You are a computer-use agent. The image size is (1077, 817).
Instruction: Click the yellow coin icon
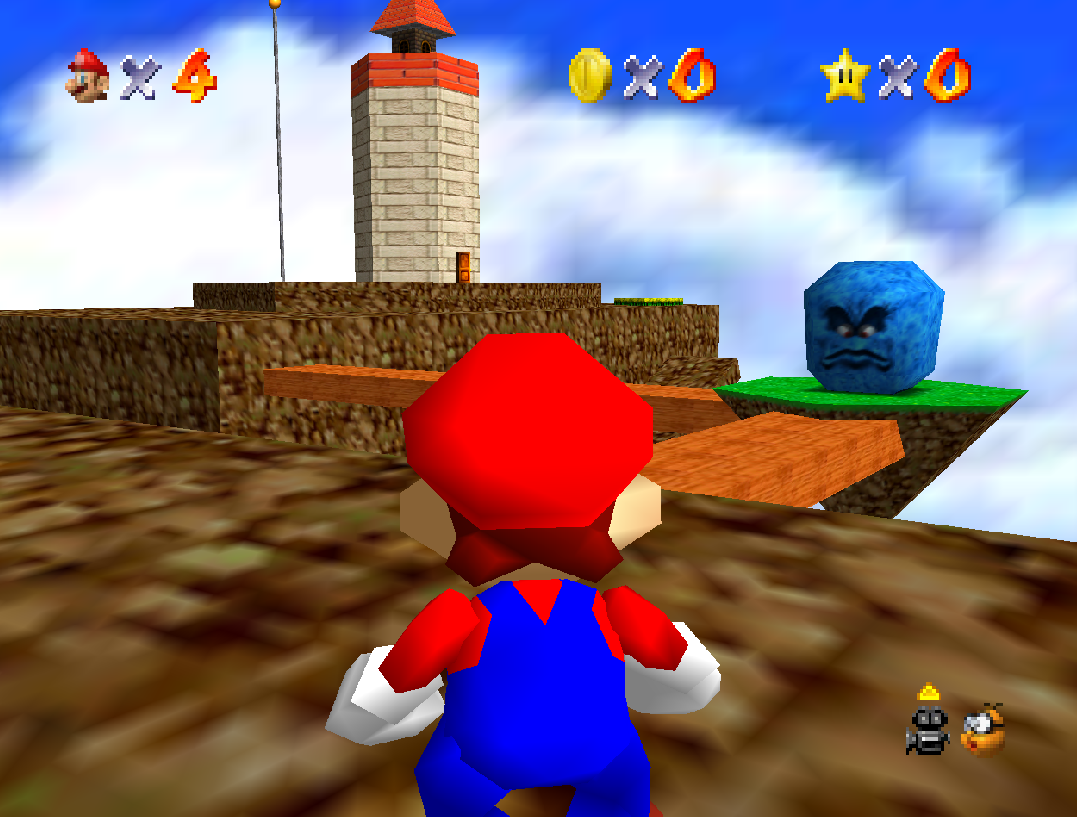pos(588,76)
